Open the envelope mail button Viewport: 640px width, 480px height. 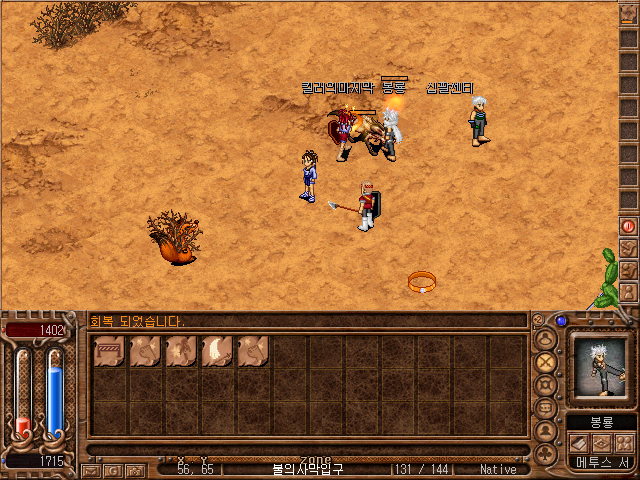91,469
